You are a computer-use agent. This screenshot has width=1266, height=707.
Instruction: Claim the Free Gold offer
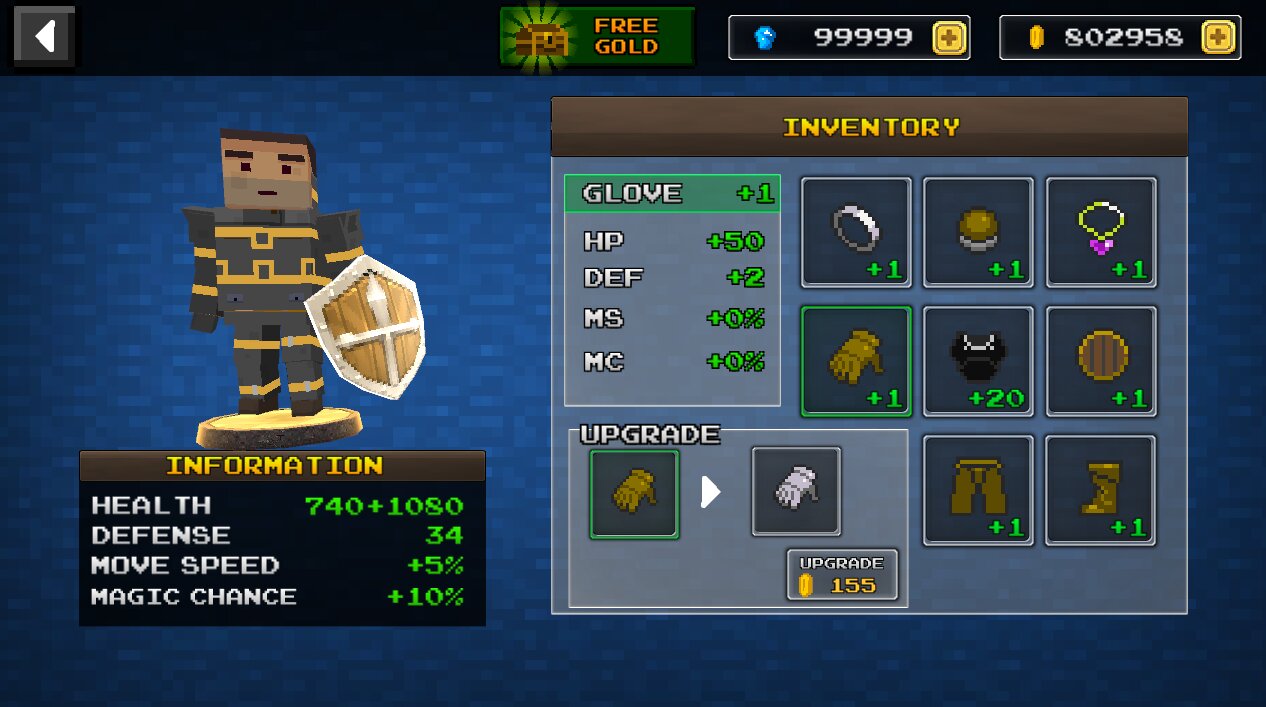point(597,37)
